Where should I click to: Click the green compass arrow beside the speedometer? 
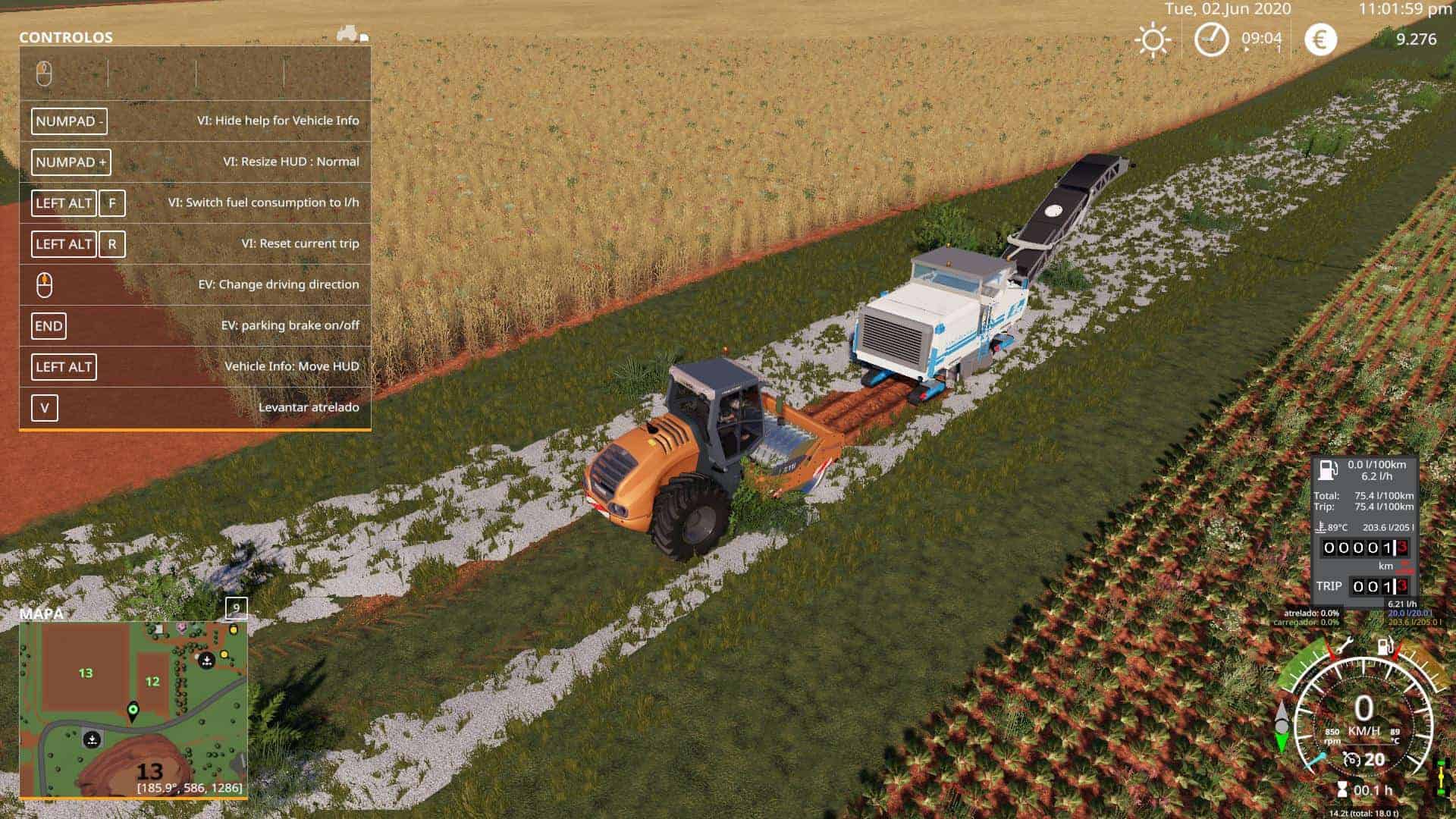pos(1282,739)
